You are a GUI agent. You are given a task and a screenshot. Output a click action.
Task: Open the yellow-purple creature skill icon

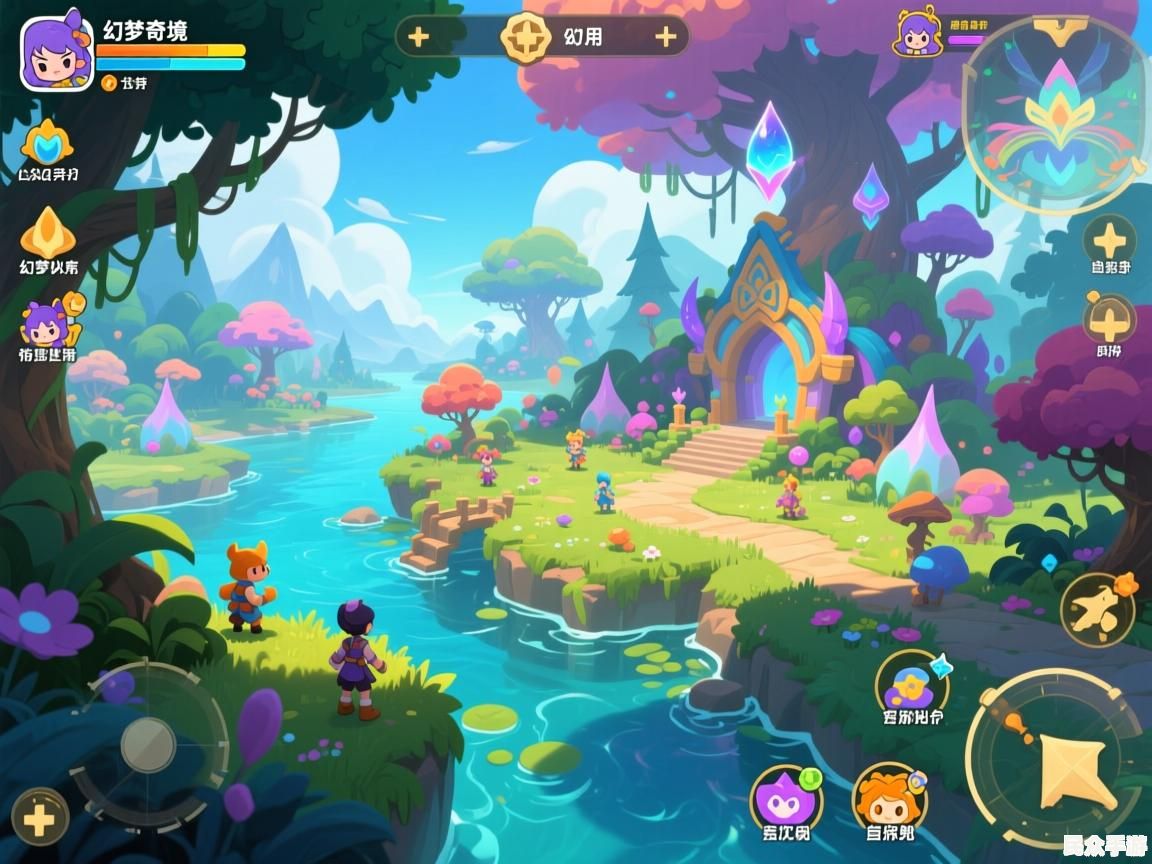(911, 682)
